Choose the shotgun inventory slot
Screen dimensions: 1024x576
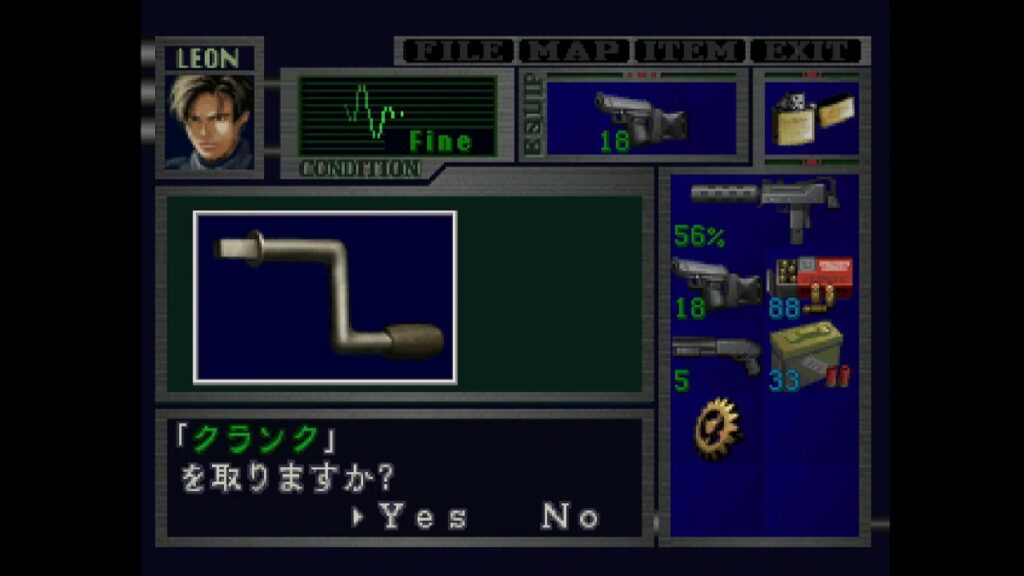(716, 360)
